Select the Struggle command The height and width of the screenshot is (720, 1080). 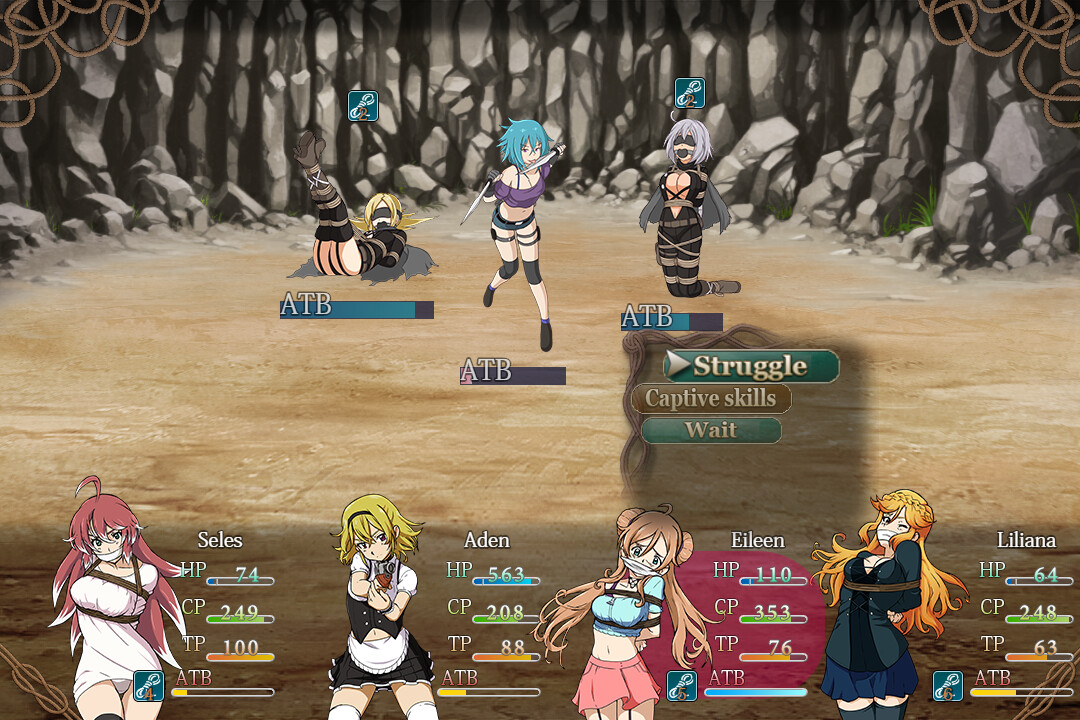tap(750, 366)
